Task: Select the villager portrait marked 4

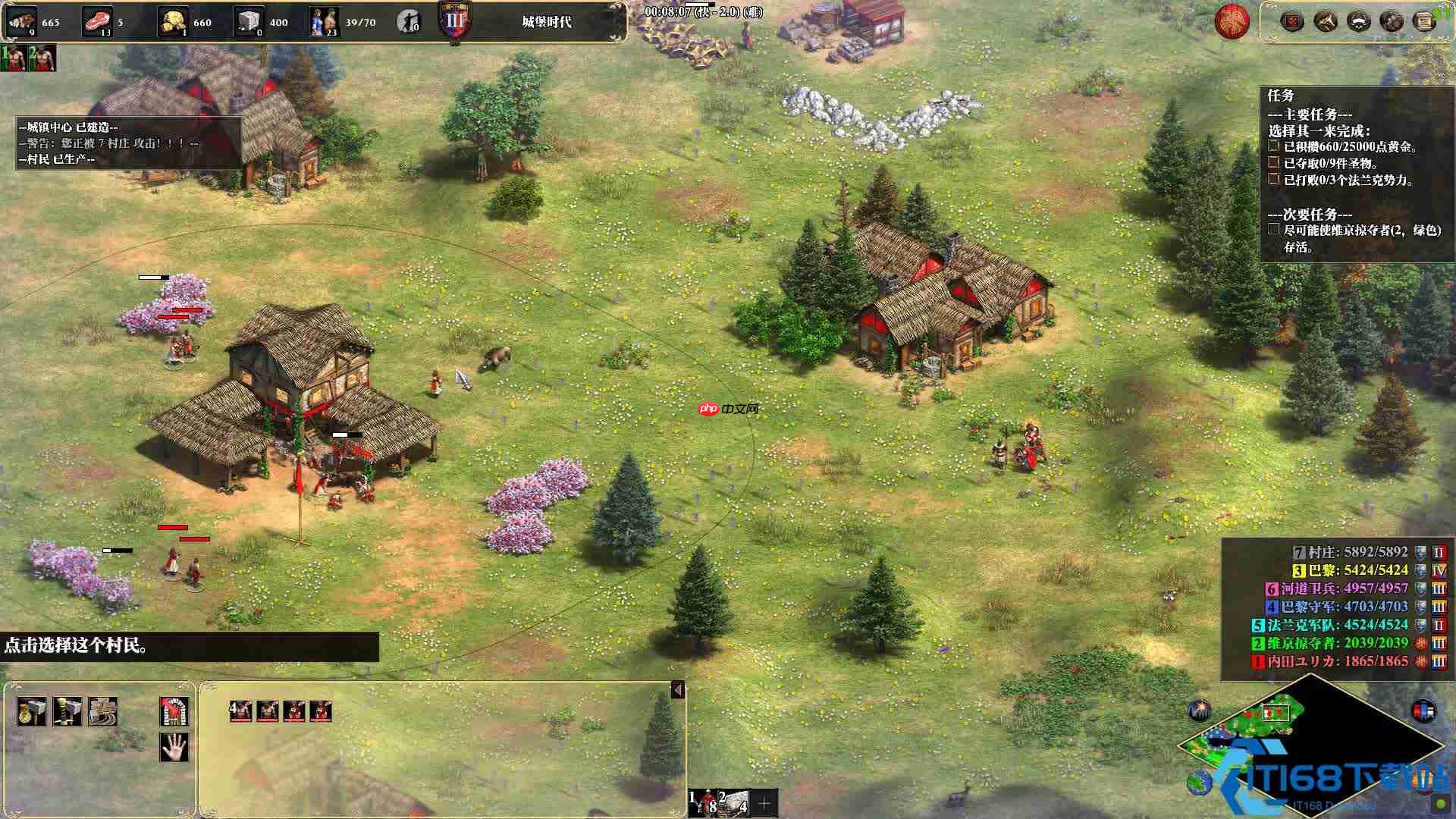Action: pyautogui.click(x=241, y=711)
